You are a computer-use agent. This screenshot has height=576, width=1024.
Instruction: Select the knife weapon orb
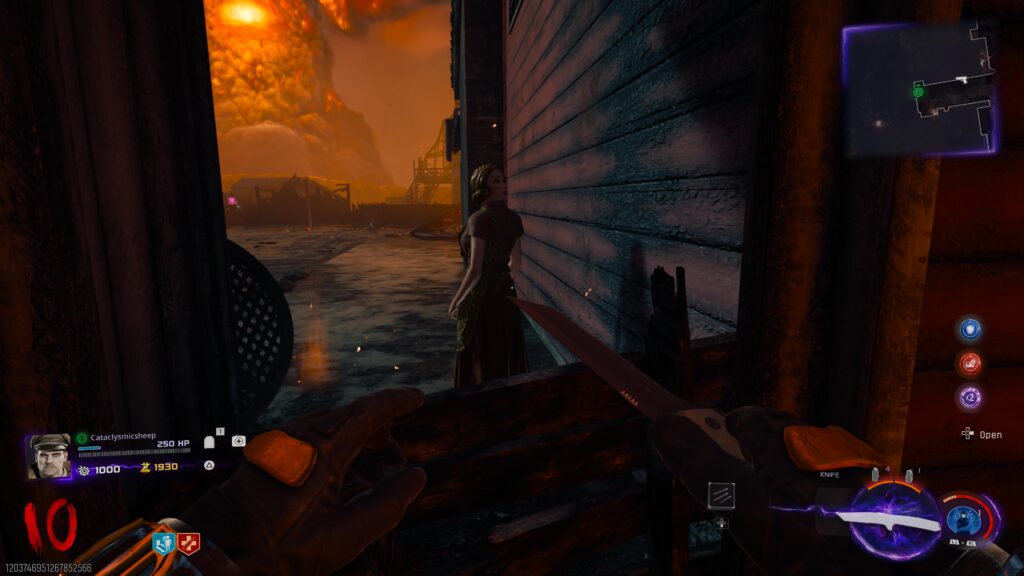pyautogui.click(x=894, y=520)
